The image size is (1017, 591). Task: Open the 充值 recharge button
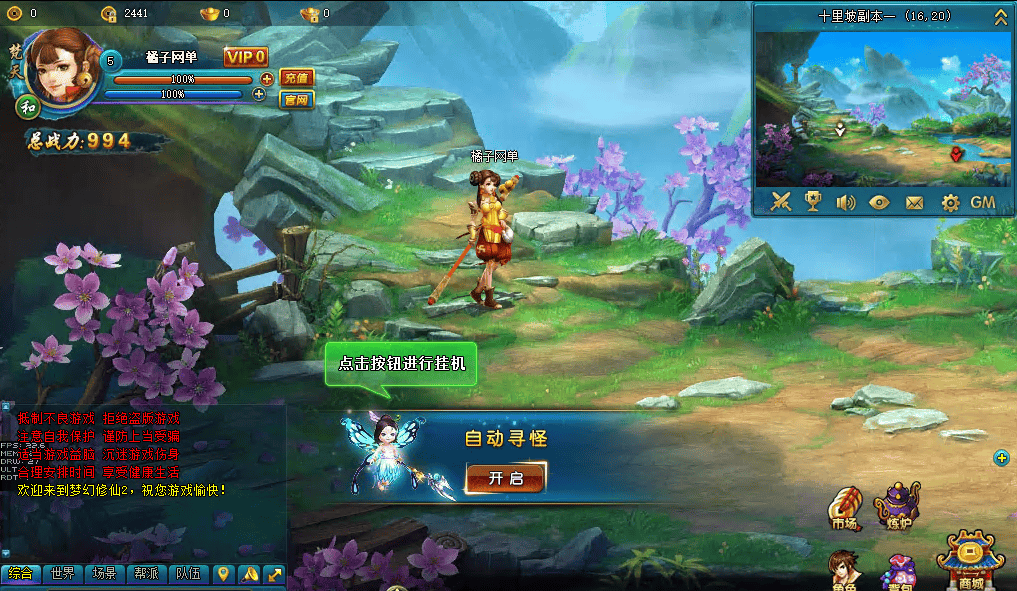pyautogui.click(x=297, y=78)
